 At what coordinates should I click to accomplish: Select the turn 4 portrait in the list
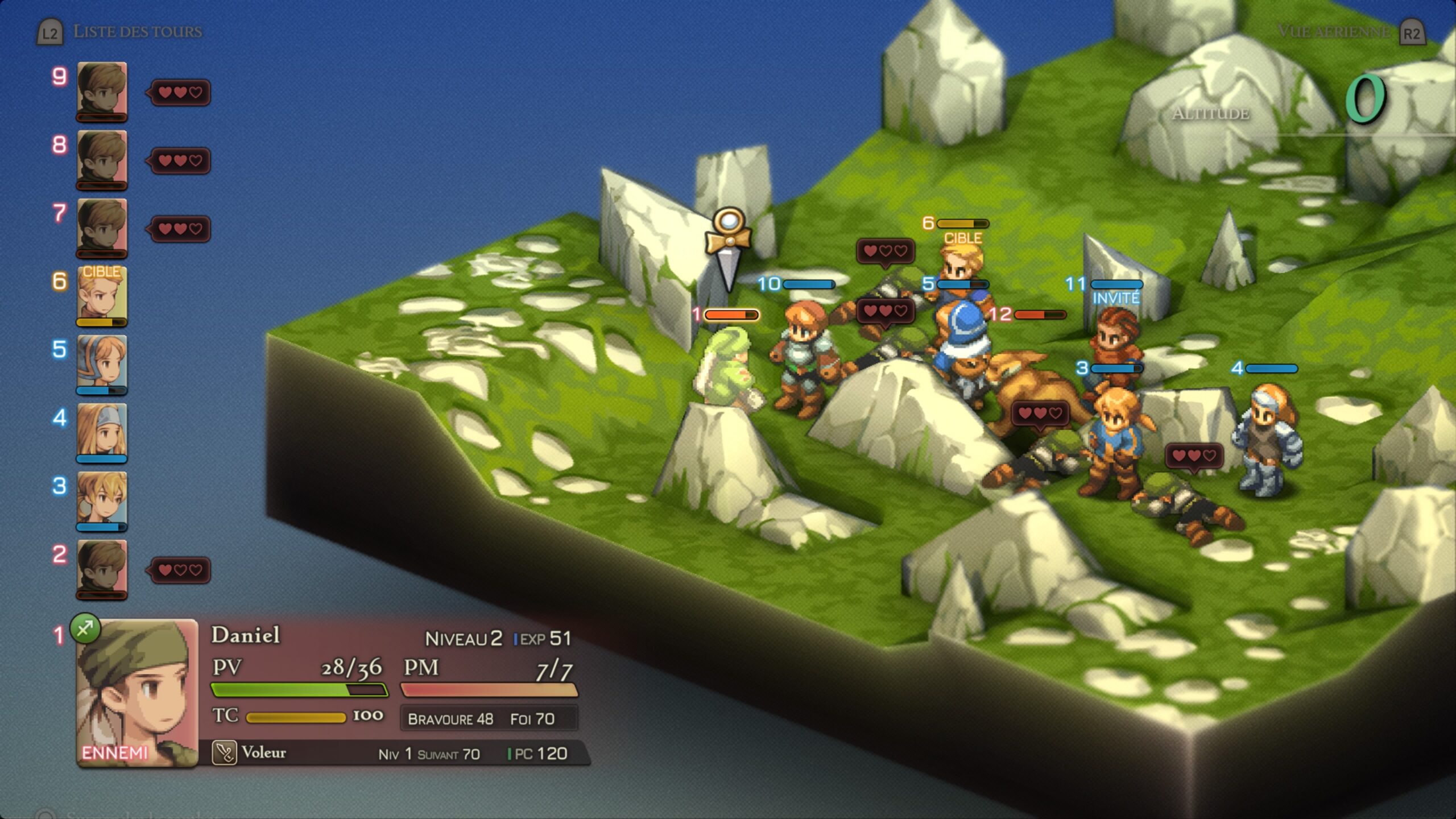click(102, 431)
